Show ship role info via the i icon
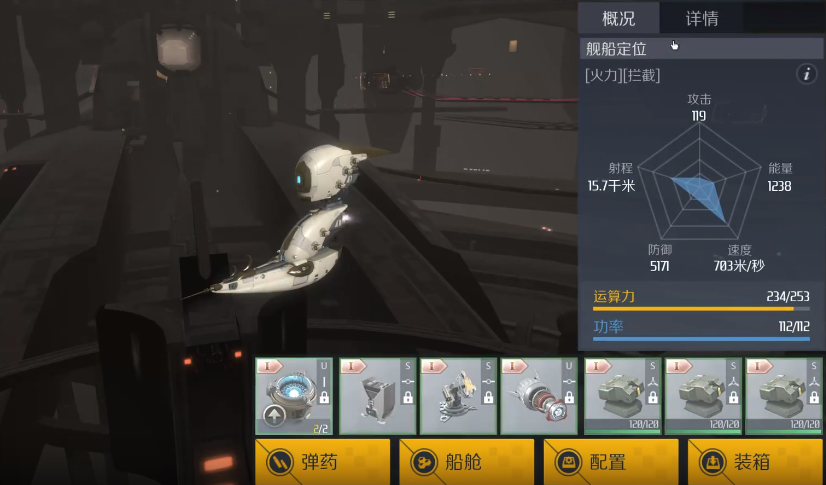826x485 pixels. pyautogui.click(x=806, y=74)
